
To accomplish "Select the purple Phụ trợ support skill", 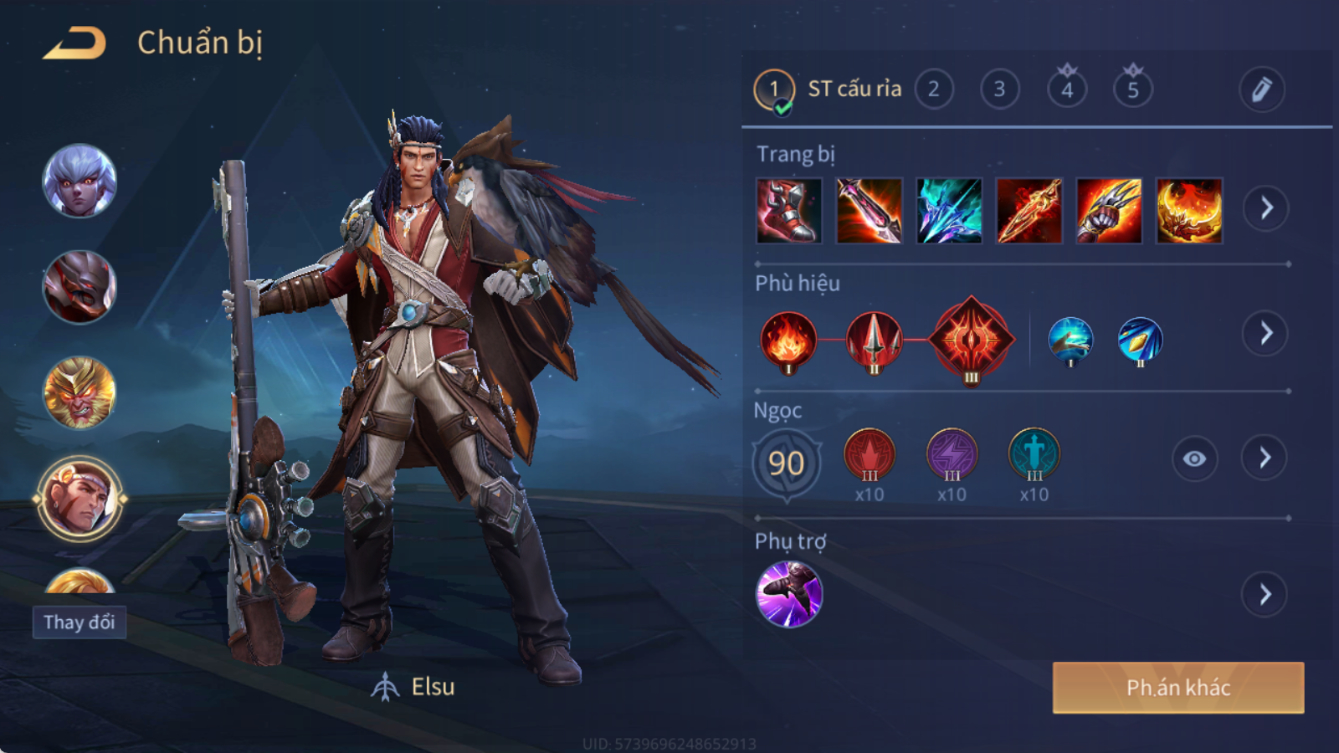I will coord(789,594).
